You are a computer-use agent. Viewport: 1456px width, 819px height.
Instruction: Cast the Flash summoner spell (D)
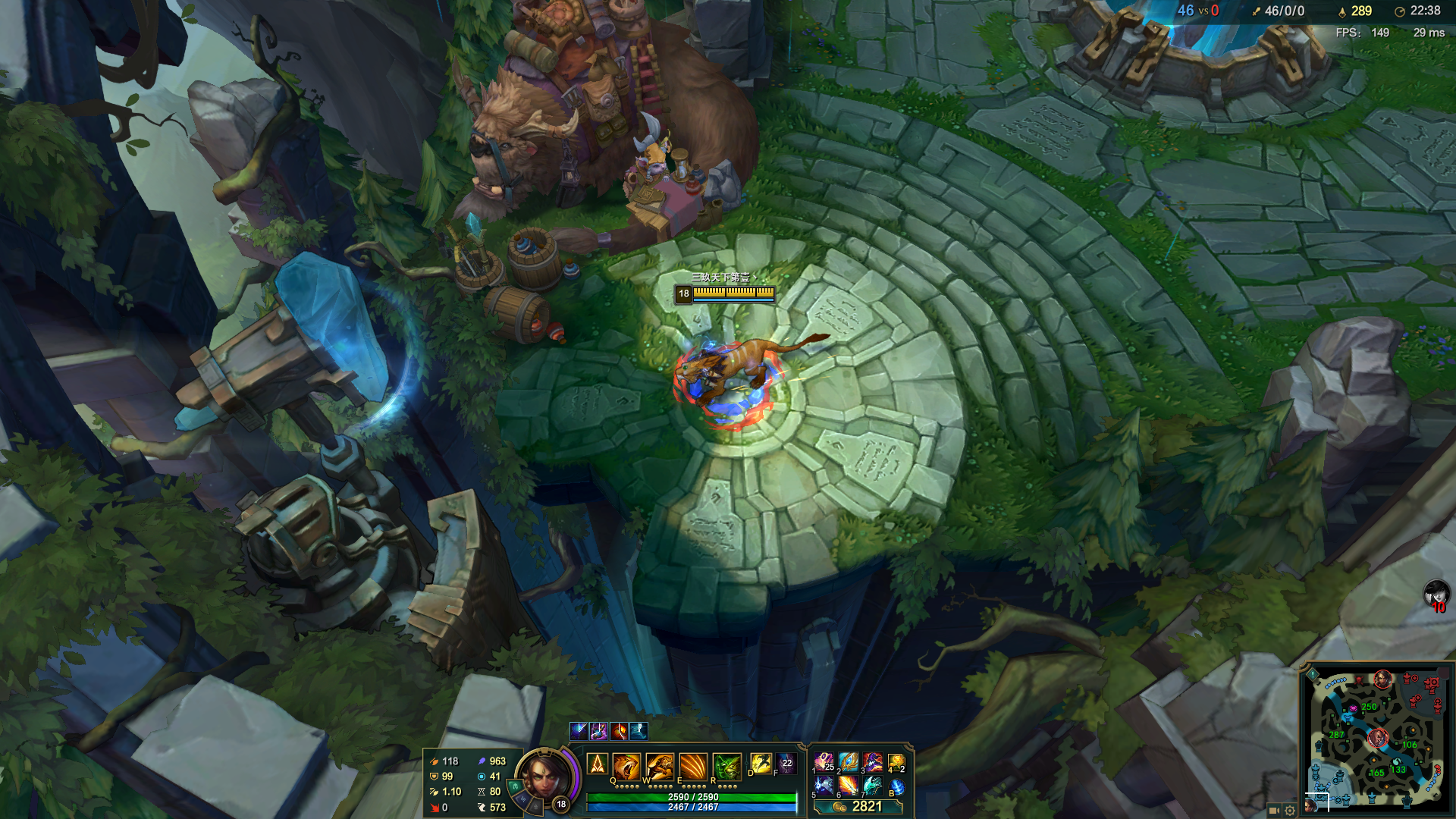pyautogui.click(x=760, y=764)
